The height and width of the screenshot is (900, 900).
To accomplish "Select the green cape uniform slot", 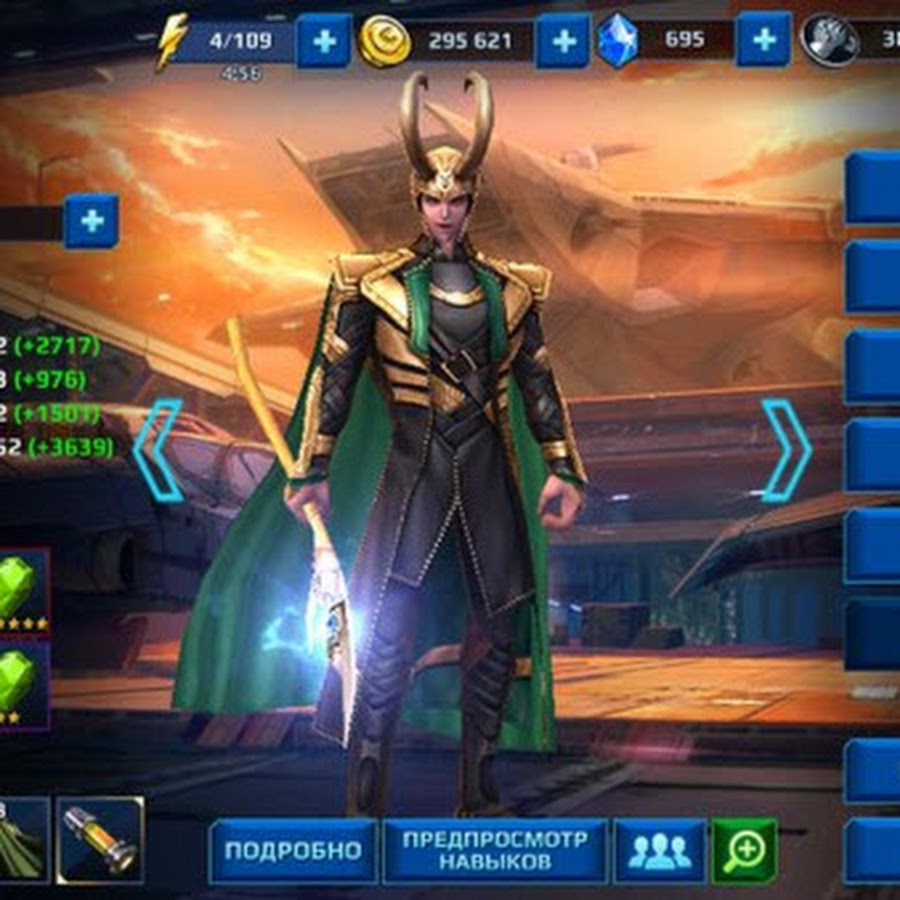I will [22, 839].
